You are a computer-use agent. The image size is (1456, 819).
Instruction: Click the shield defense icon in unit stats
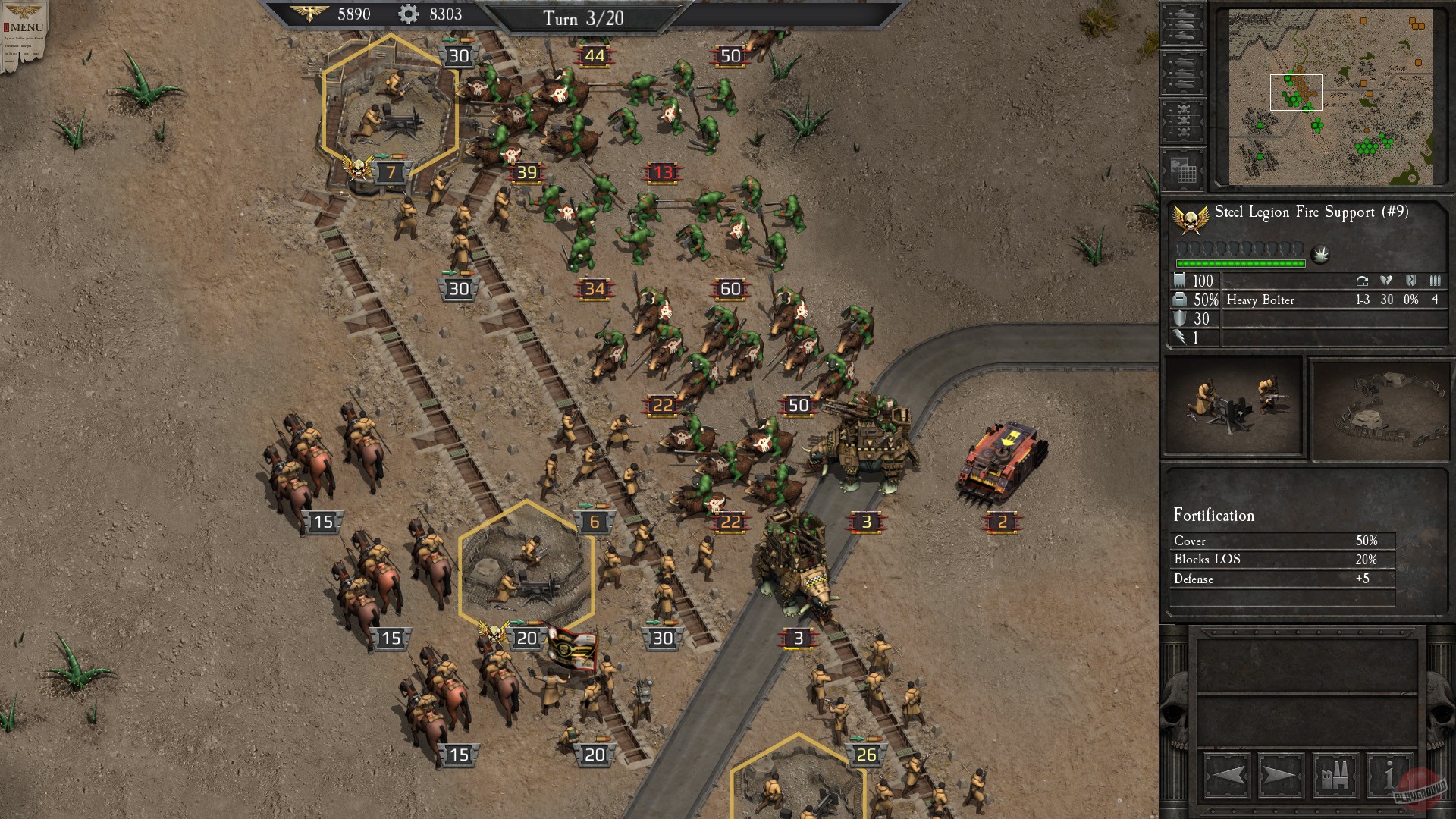tap(1178, 318)
